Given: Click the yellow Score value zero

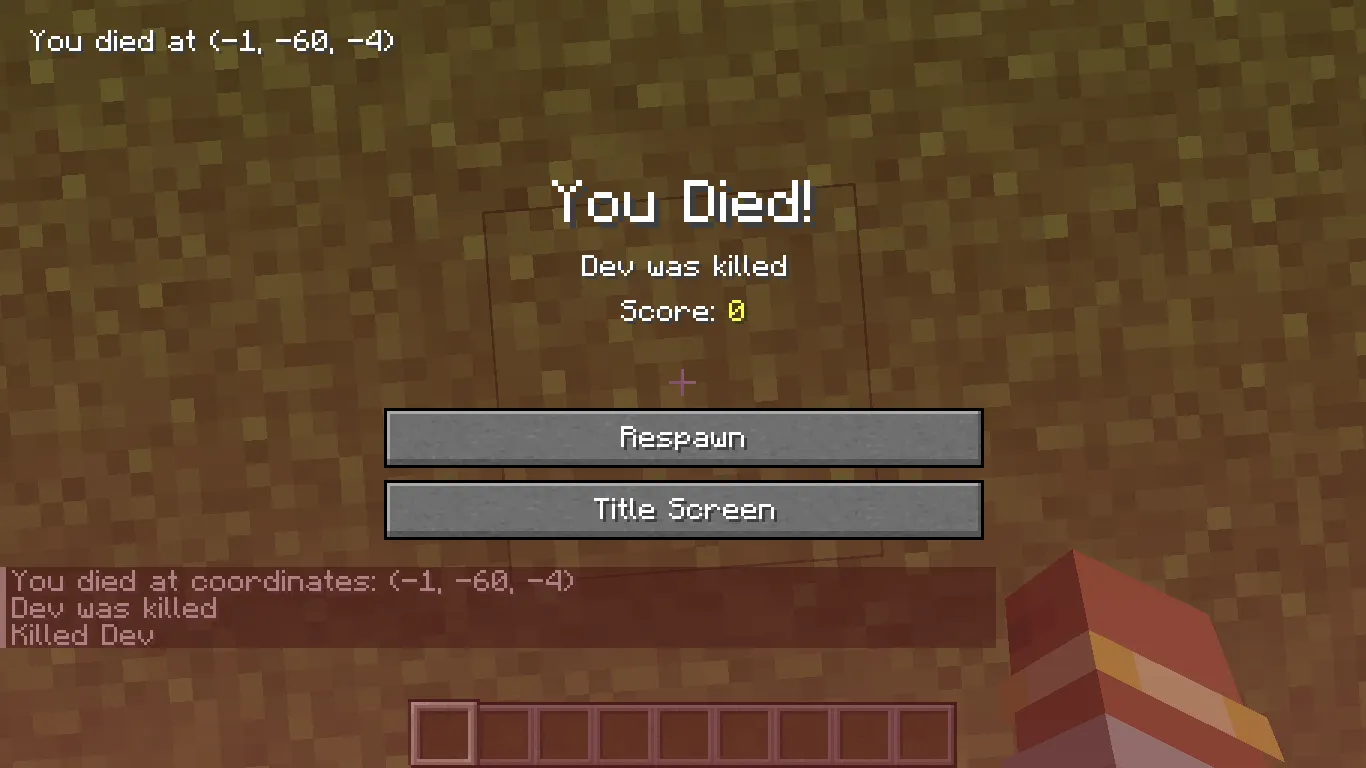Looking at the screenshot, I should pos(736,311).
